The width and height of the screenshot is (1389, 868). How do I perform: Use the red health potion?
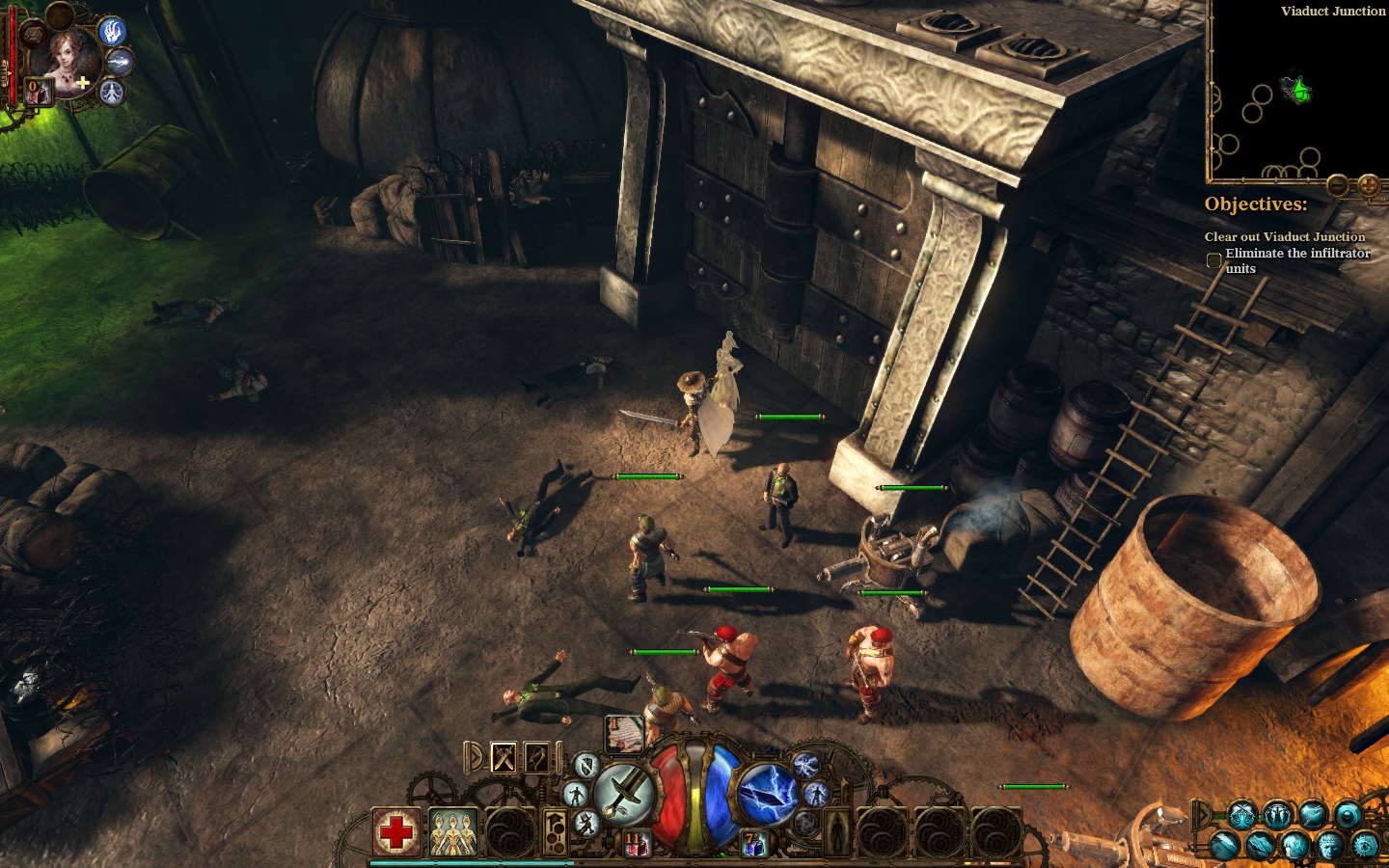(x=638, y=846)
